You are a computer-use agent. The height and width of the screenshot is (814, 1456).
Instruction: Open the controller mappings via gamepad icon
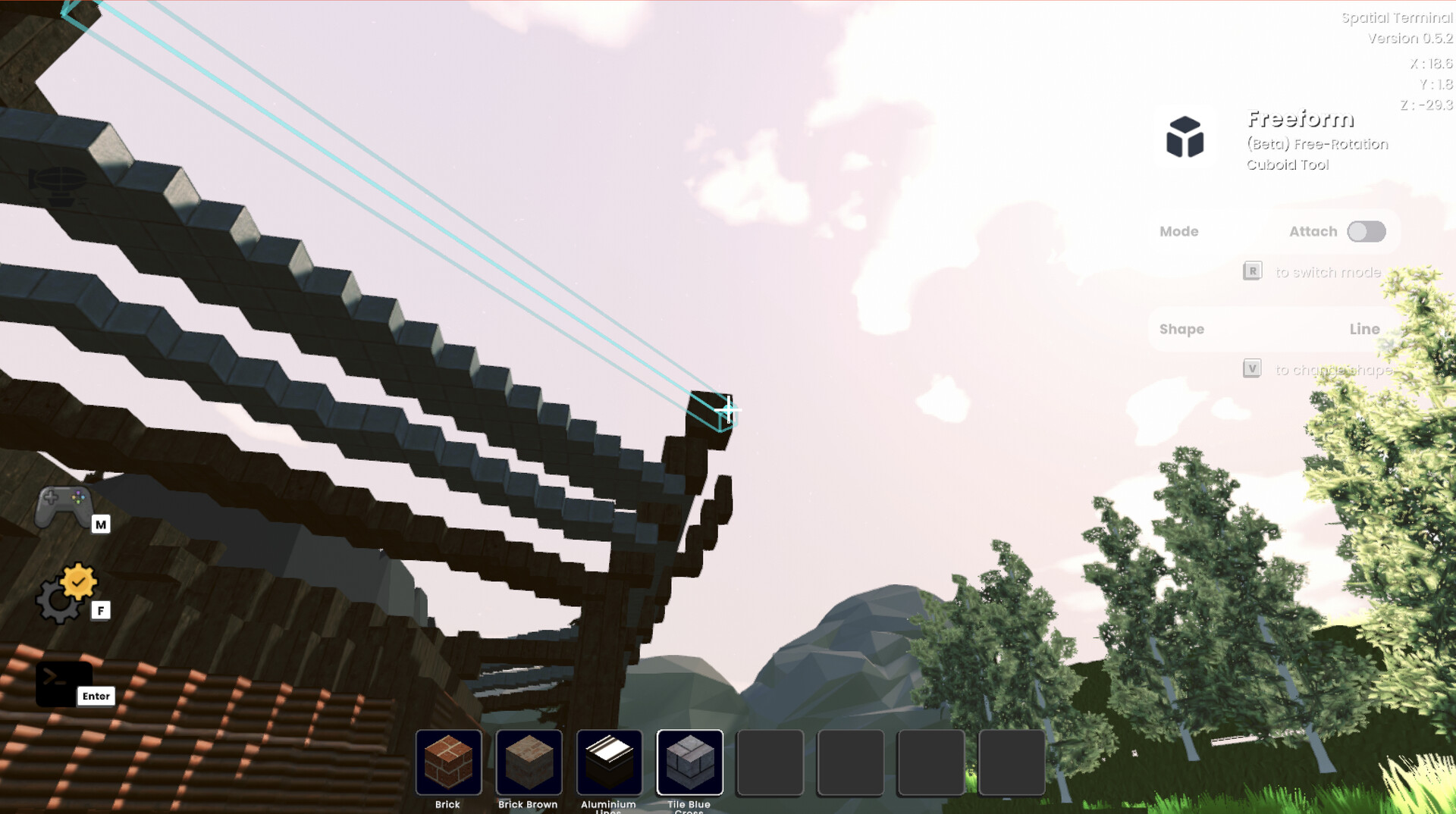click(64, 504)
